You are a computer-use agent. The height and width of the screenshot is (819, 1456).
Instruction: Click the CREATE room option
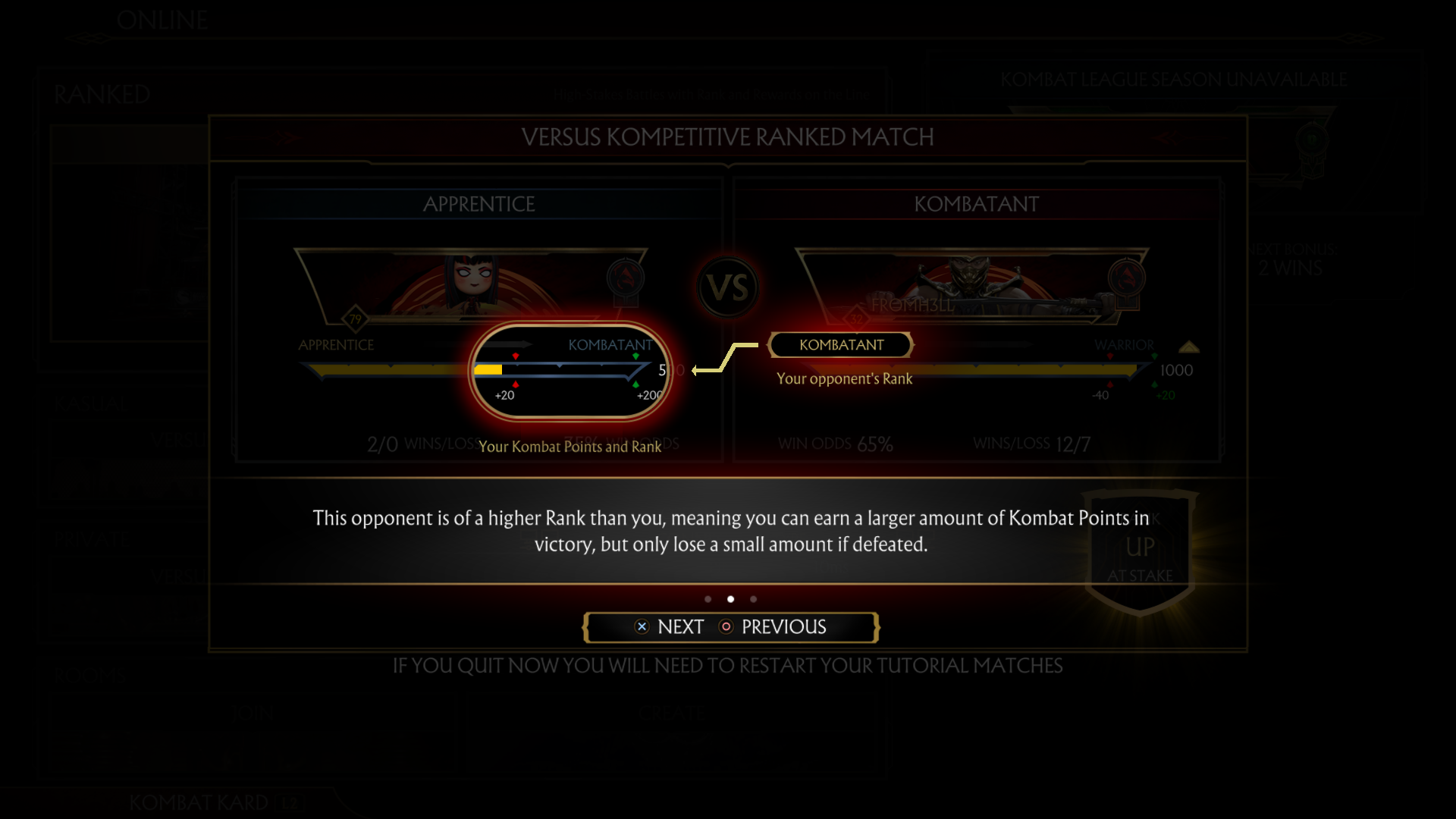(672, 713)
